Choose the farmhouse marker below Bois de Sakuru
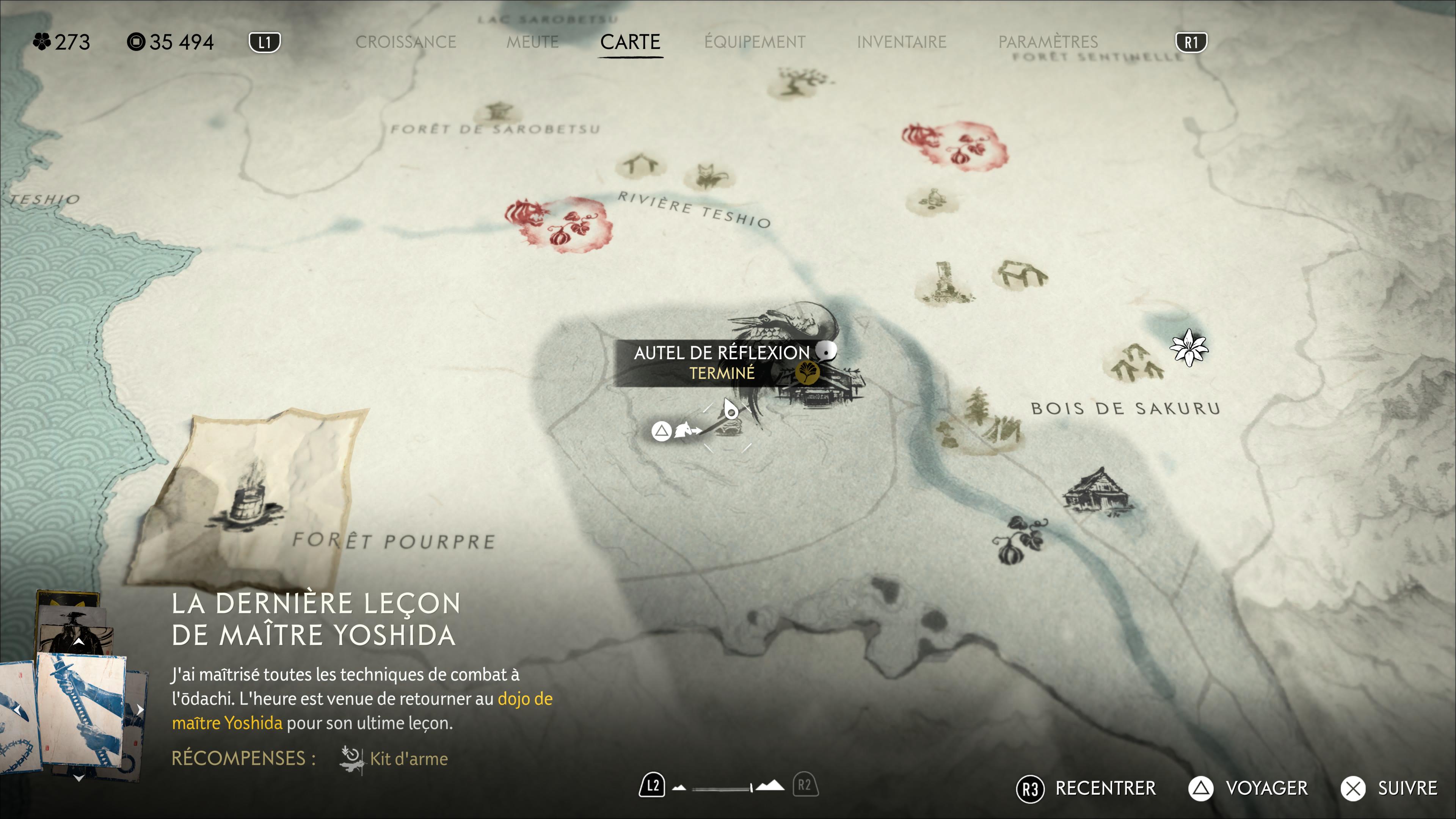Image resolution: width=1456 pixels, height=819 pixels. [x=1097, y=491]
